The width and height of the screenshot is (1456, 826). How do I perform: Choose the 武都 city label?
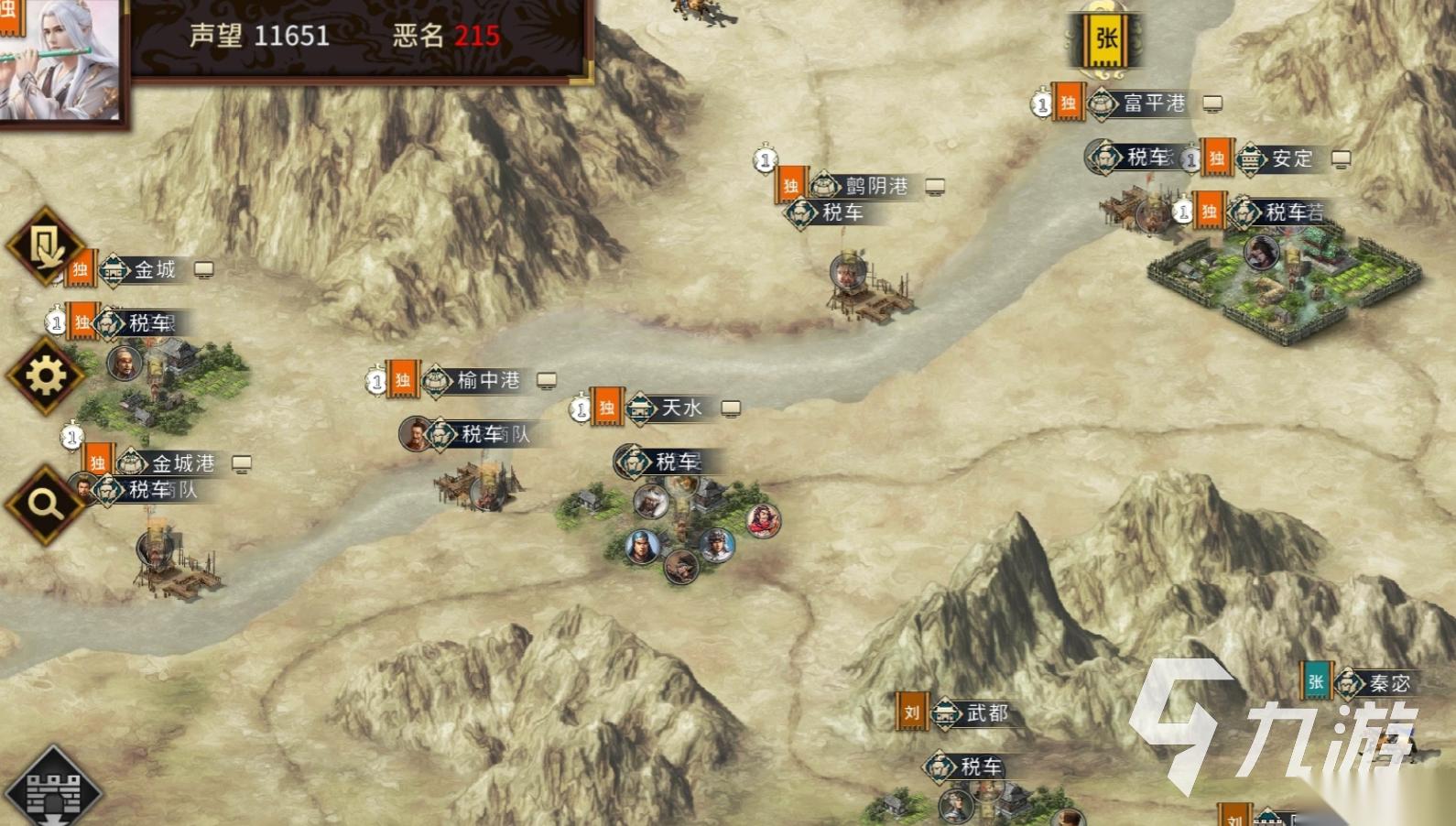986,713
